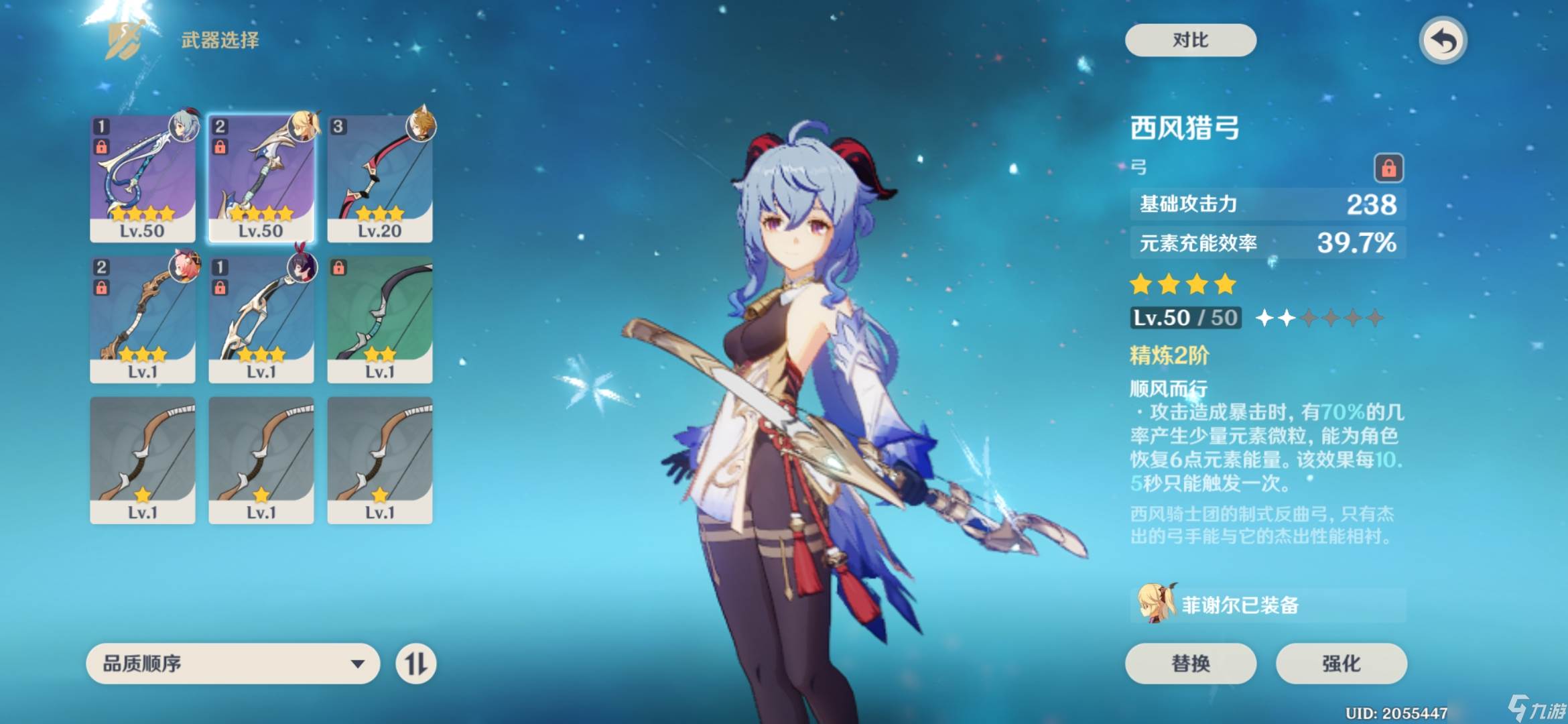Select the Lv.50 blue bow equipped by Ganyu
Image resolution: width=1568 pixels, height=724 pixels.
pyautogui.click(x=143, y=178)
